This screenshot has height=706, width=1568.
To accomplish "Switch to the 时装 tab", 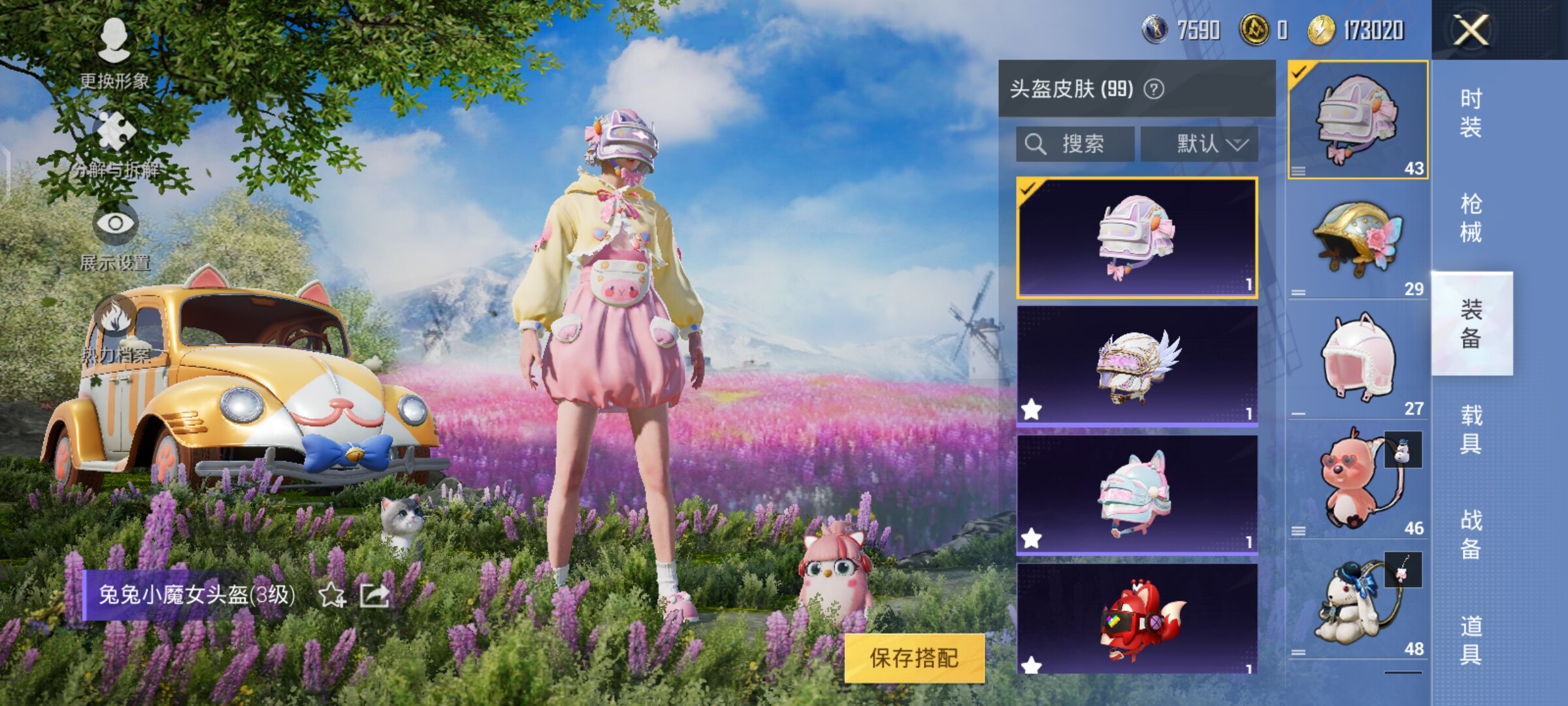I will (x=1471, y=112).
